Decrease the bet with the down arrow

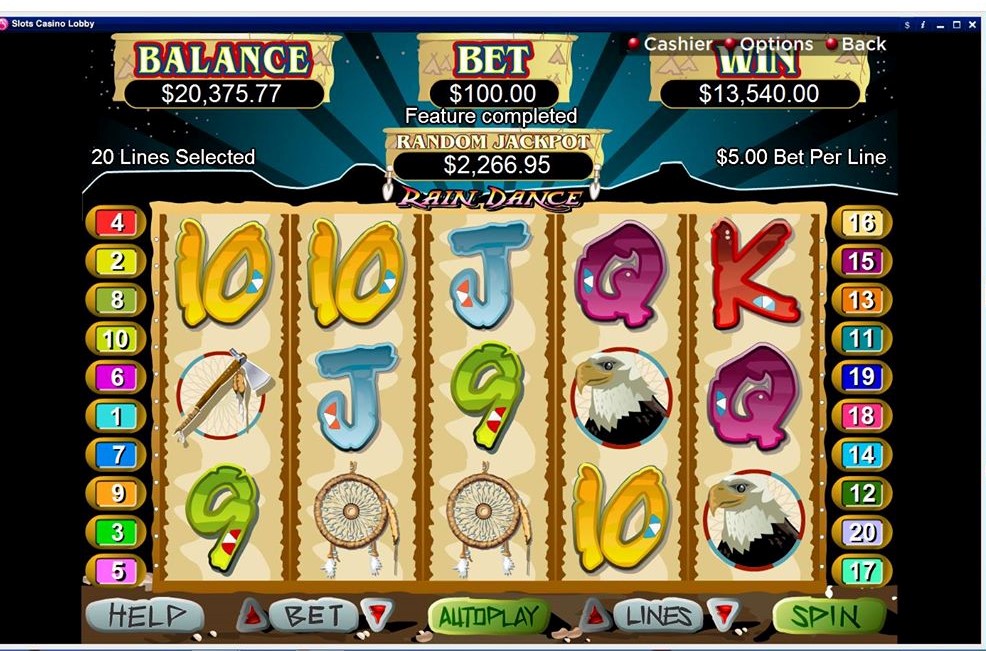click(377, 615)
